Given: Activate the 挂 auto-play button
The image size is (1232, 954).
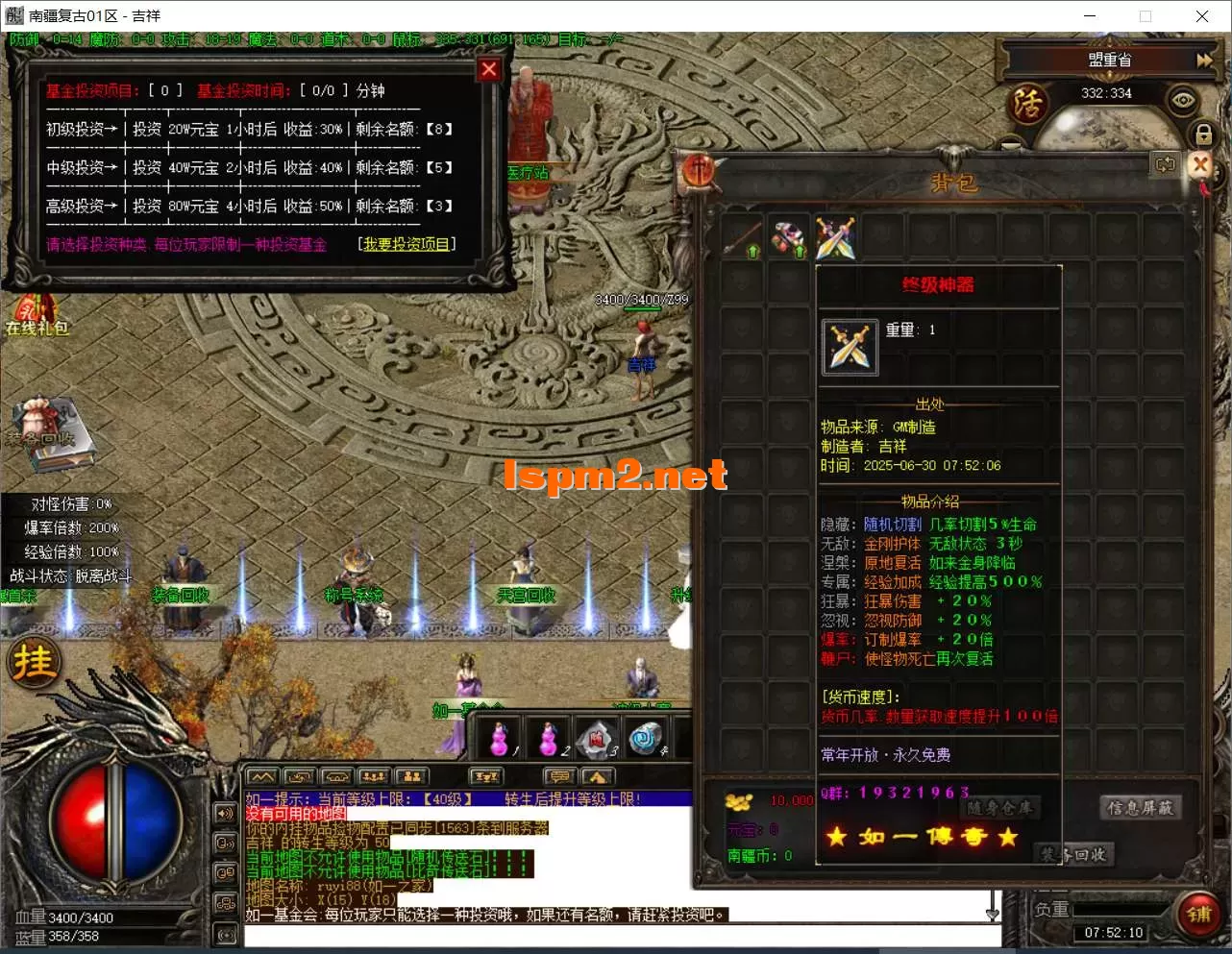Looking at the screenshot, I should (x=35, y=662).
